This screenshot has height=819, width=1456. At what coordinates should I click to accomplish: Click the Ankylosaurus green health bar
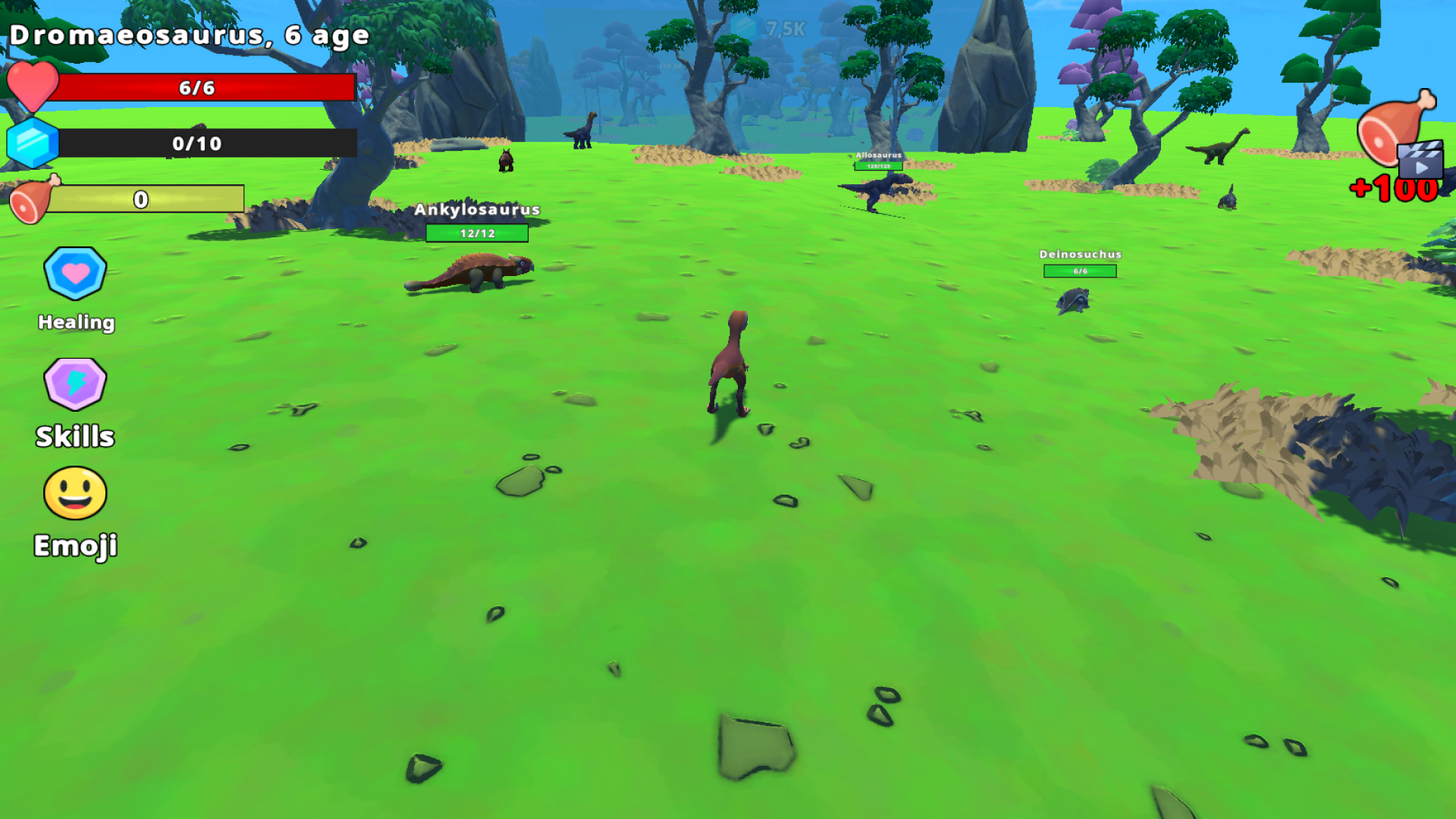(x=477, y=234)
